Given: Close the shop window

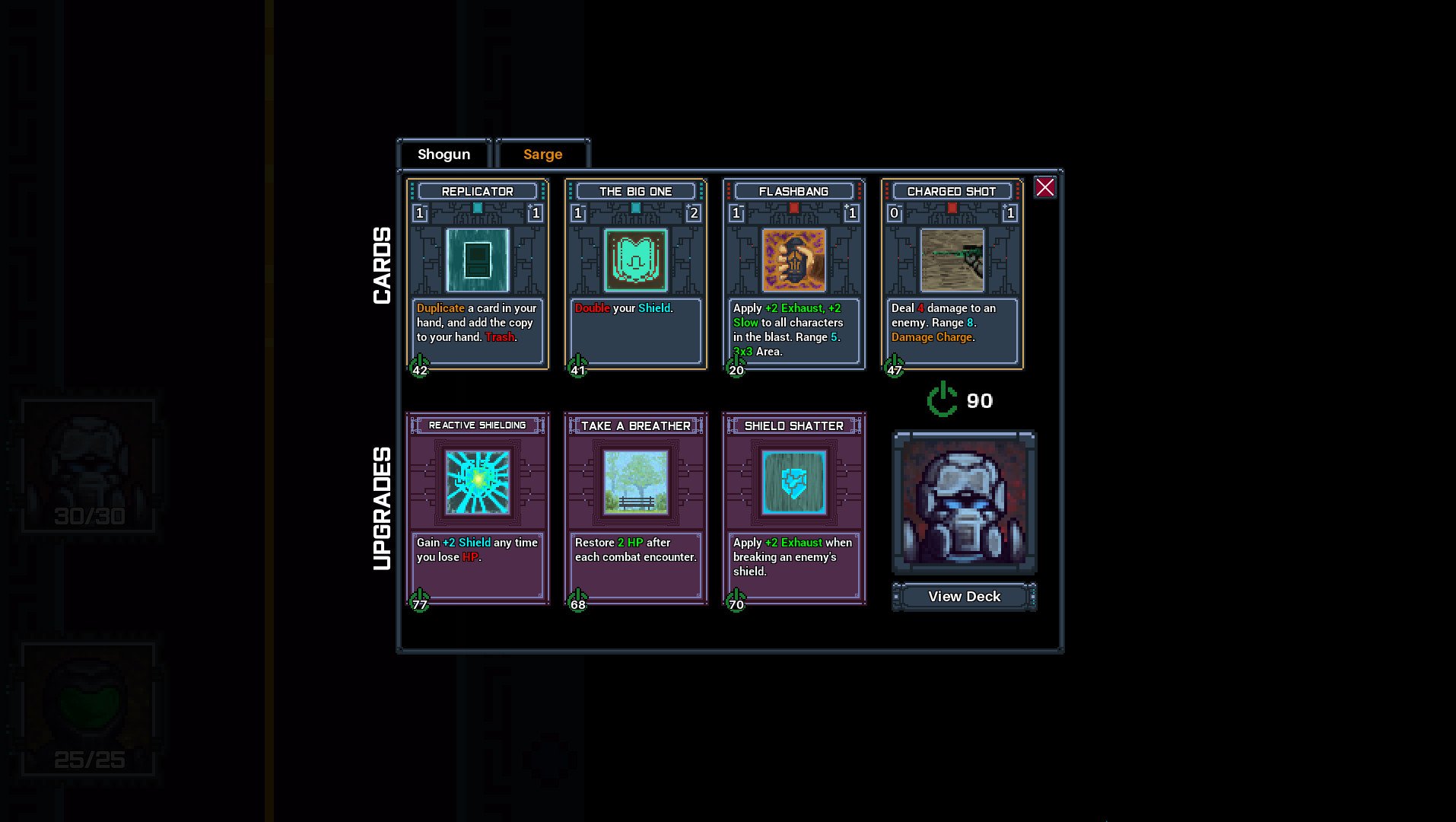Looking at the screenshot, I should click(x=1044, y=187).
